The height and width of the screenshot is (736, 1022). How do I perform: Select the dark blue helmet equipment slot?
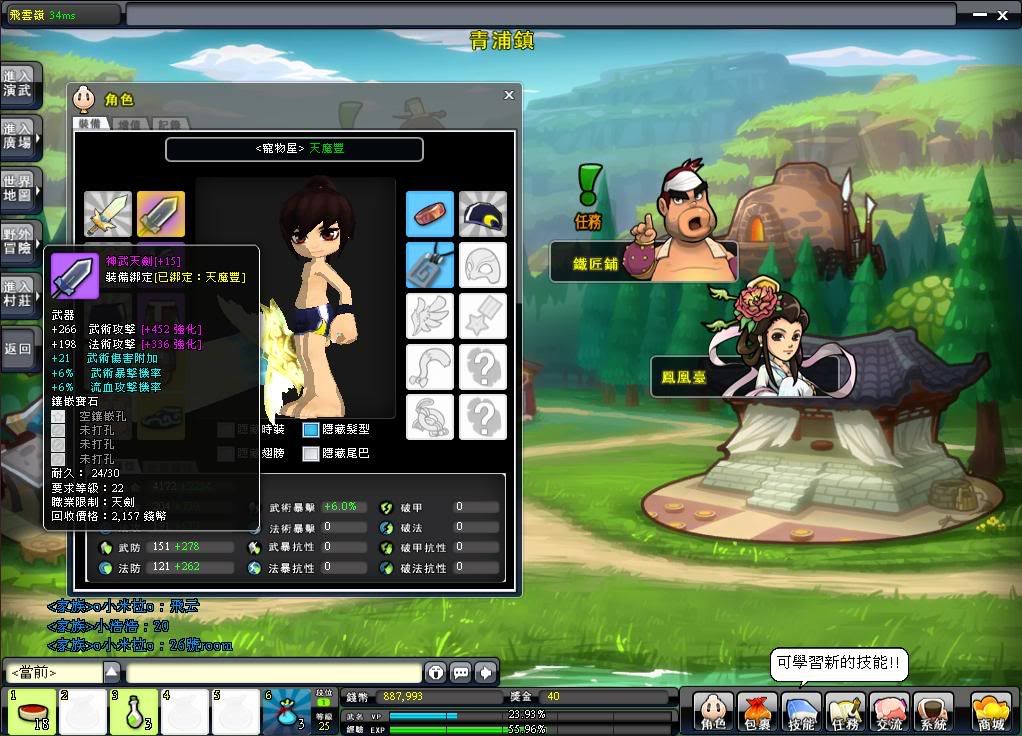tap(483, 214)
